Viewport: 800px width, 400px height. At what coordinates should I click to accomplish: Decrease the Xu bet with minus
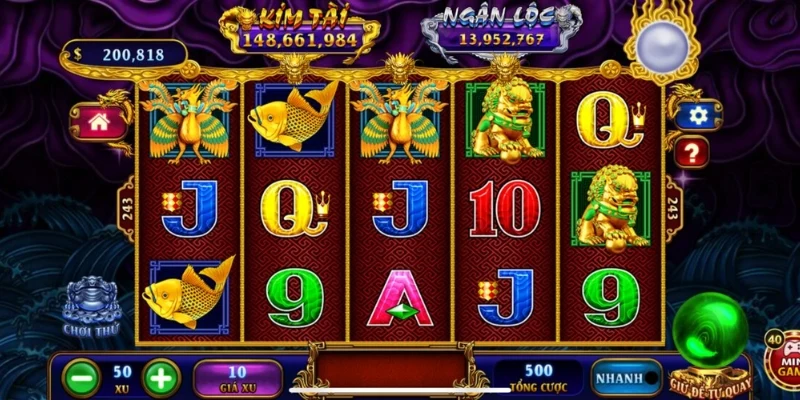81,378
